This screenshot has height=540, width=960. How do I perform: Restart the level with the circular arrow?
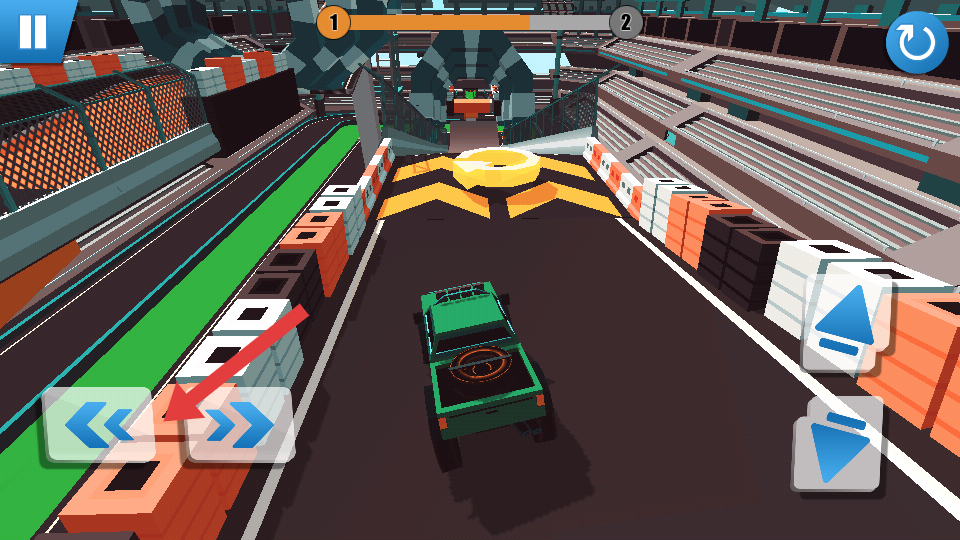(916, 43)
